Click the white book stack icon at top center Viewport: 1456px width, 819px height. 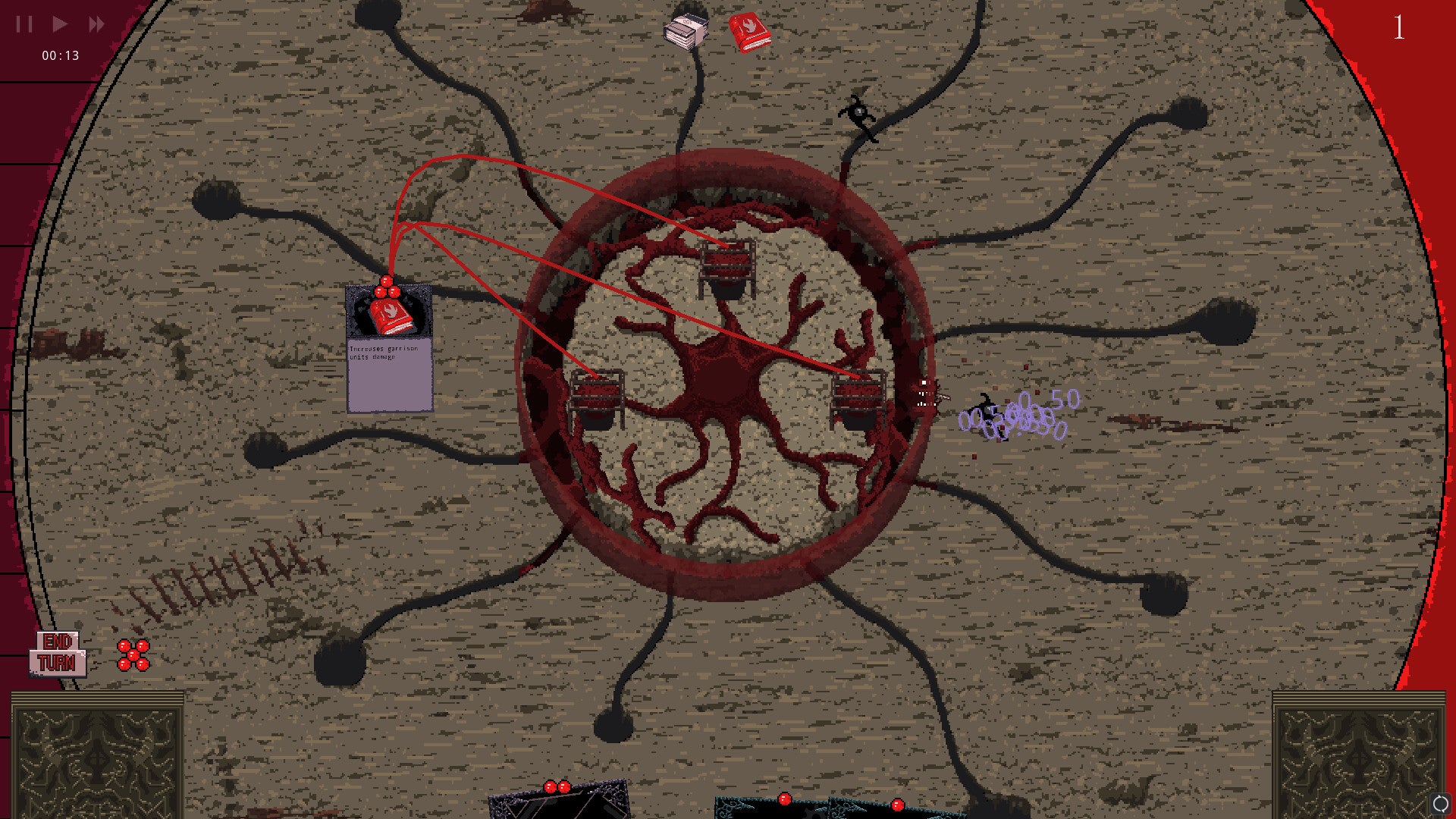click(683, 32)
